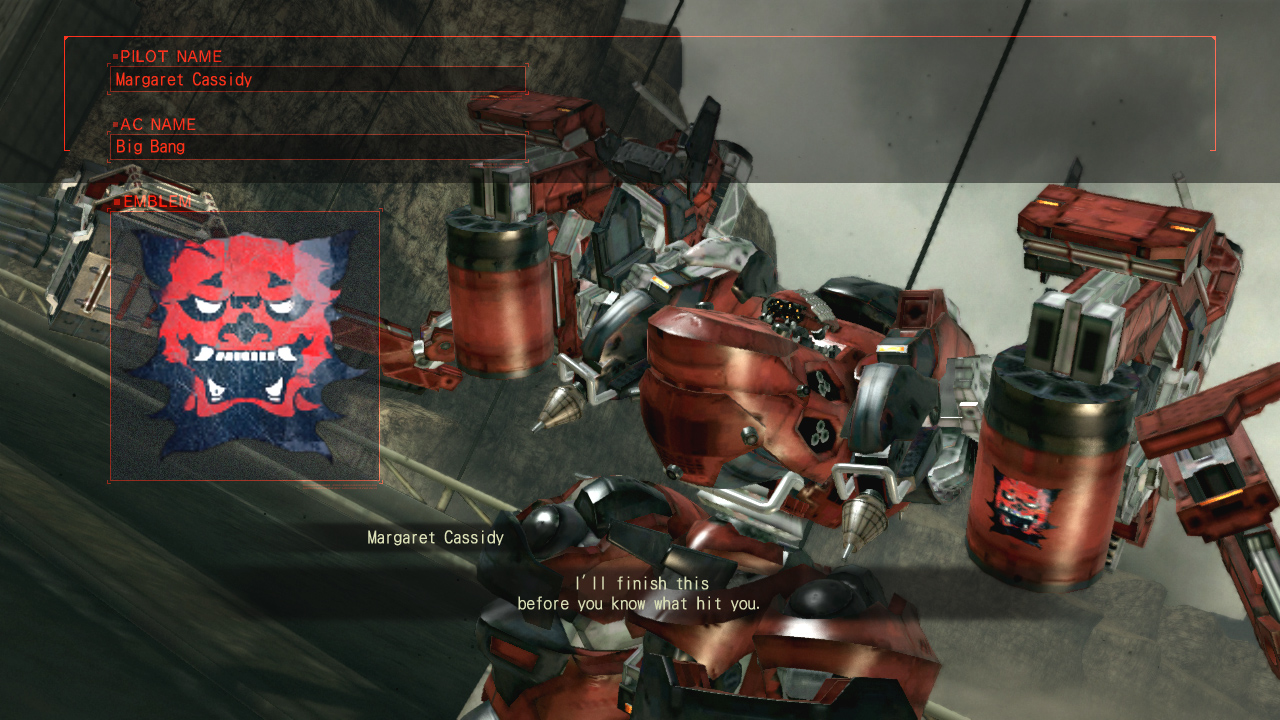
Task: Click the red corner bracket of the emblem frame
Action: point(110,210)
